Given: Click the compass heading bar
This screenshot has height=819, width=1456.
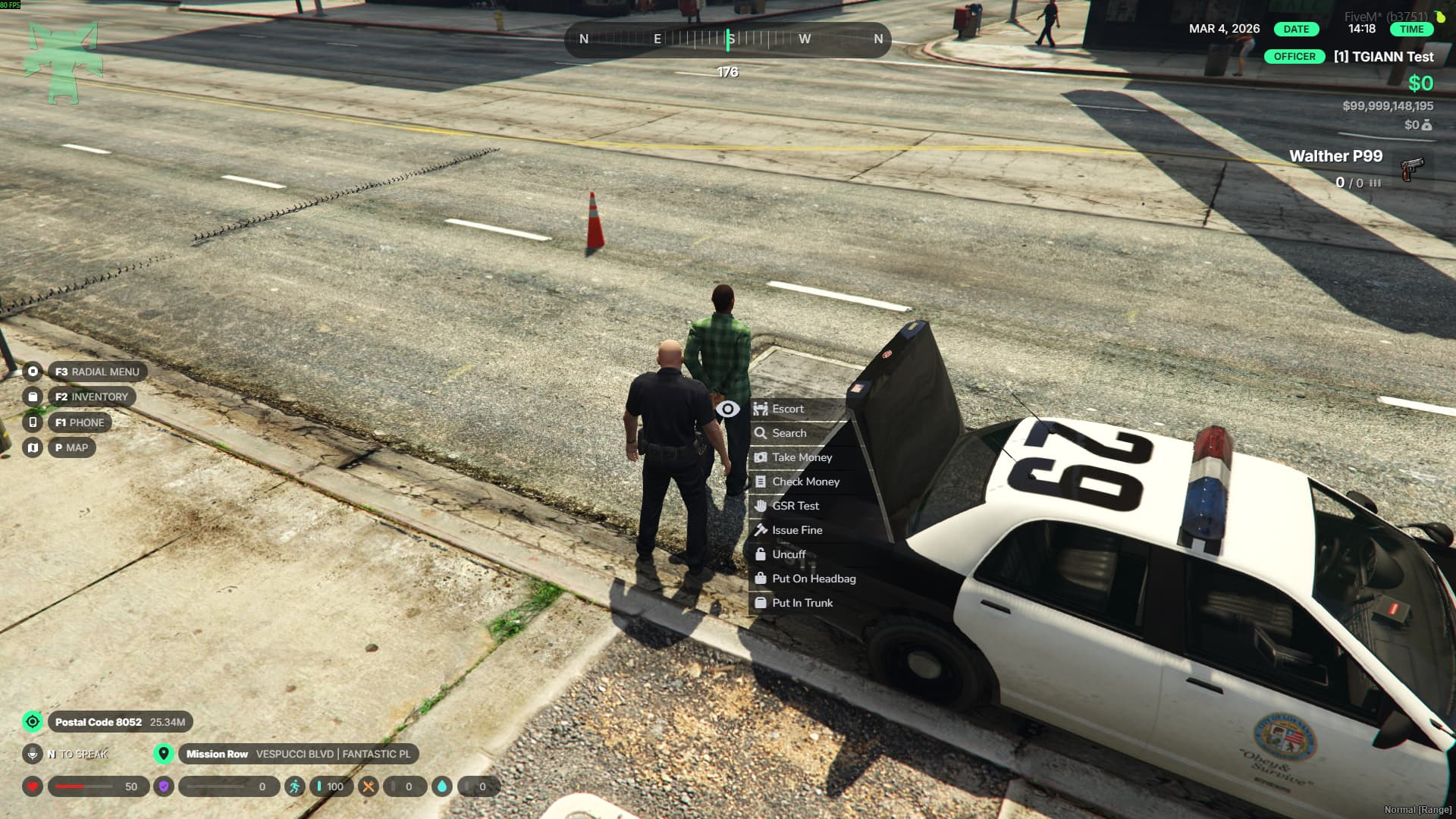Looking at the screenshot, I should click(x=727, y=39).
